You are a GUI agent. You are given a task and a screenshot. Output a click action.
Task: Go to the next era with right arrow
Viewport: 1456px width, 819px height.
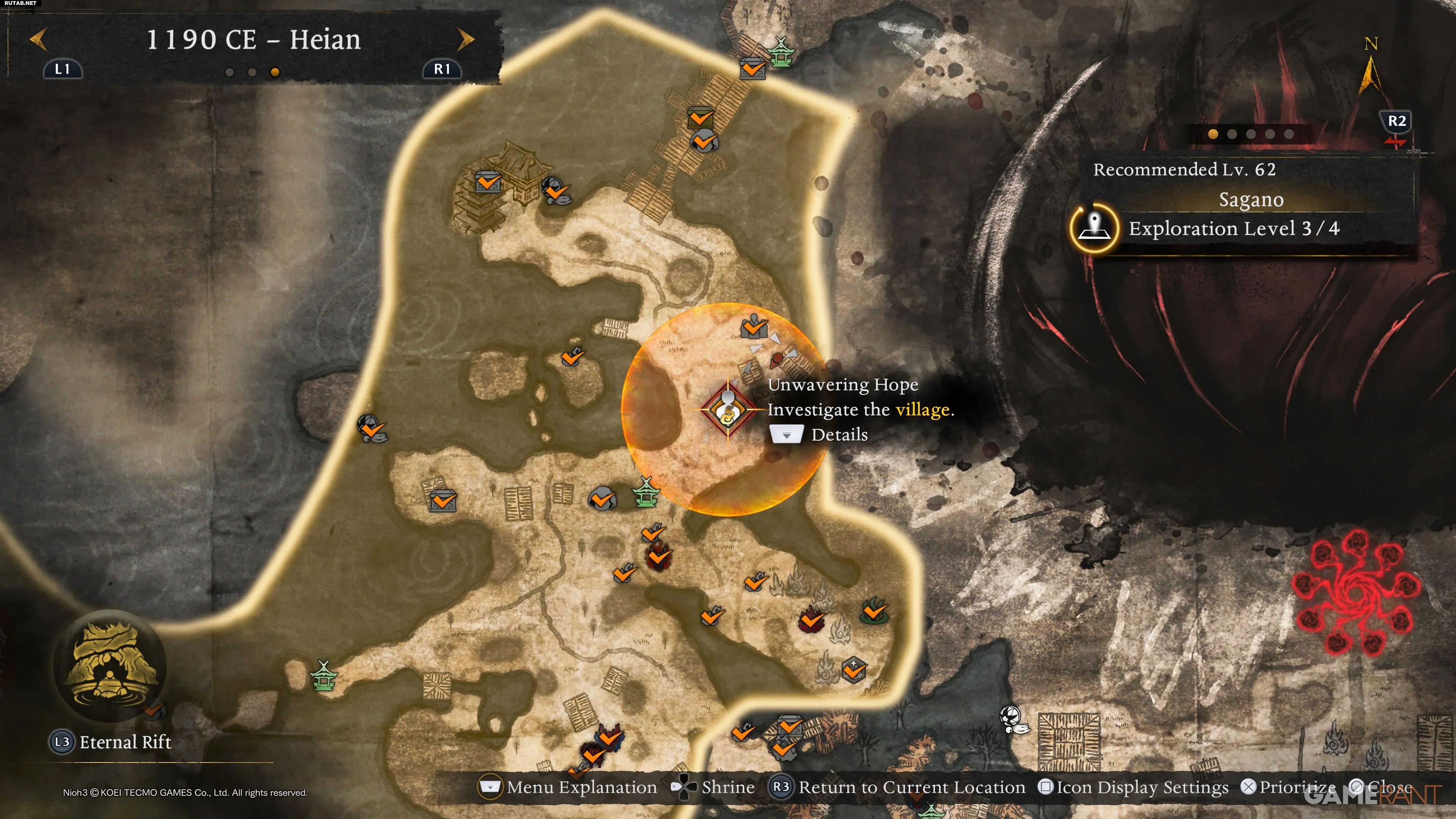(465, 39)
